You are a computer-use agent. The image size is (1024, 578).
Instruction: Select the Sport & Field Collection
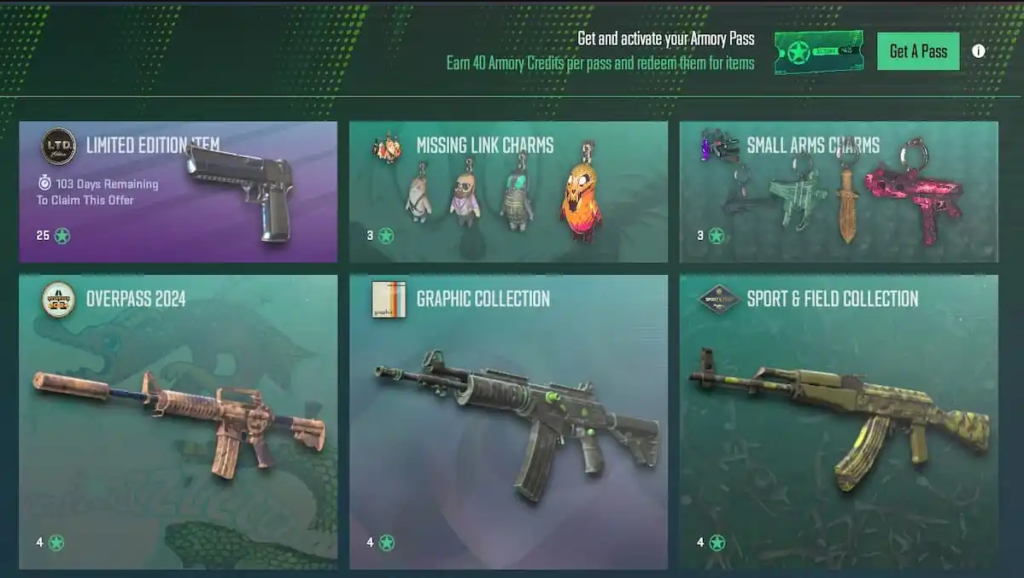[838, 421]
